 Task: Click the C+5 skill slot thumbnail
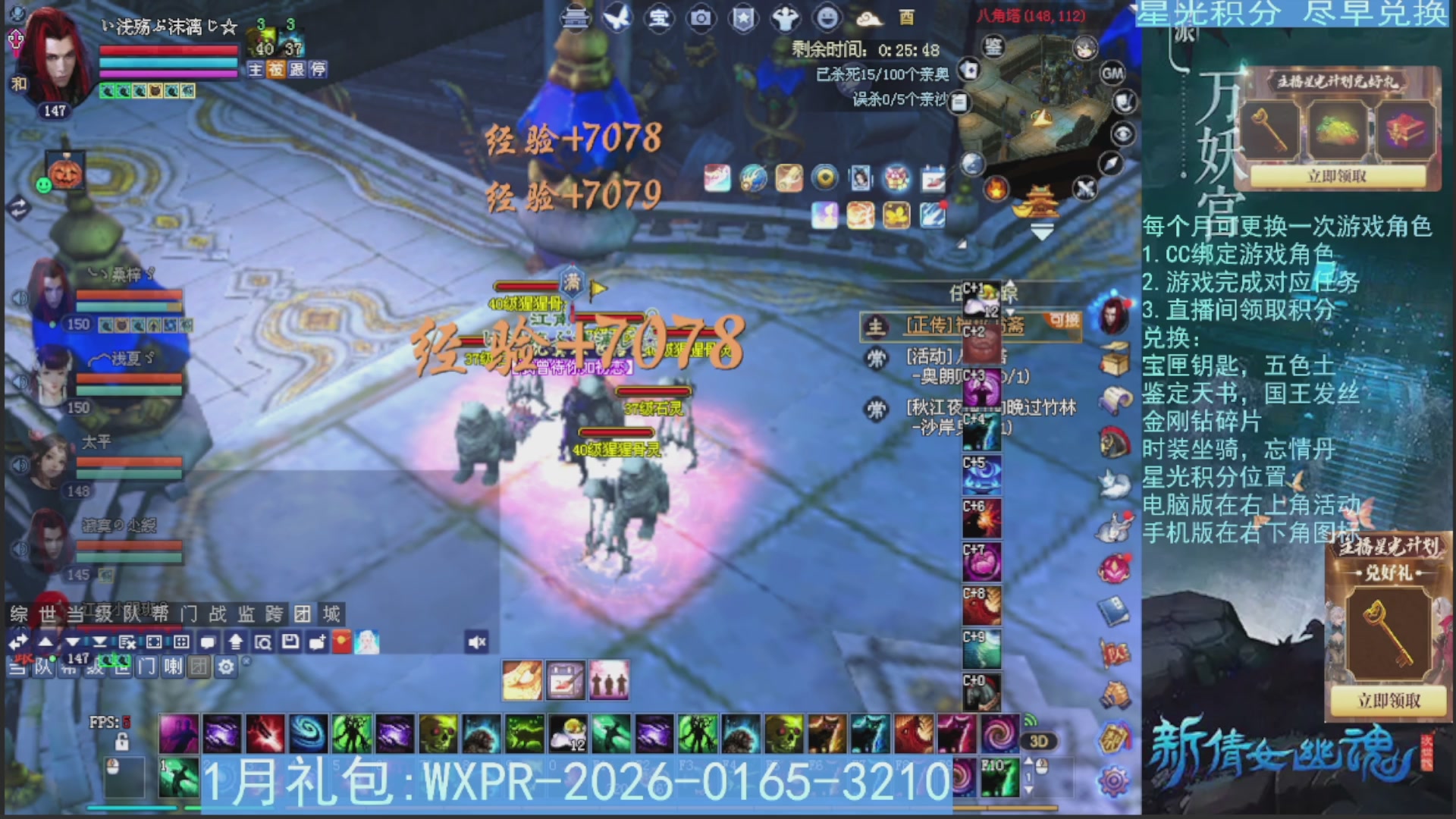(x=982, y=474)
